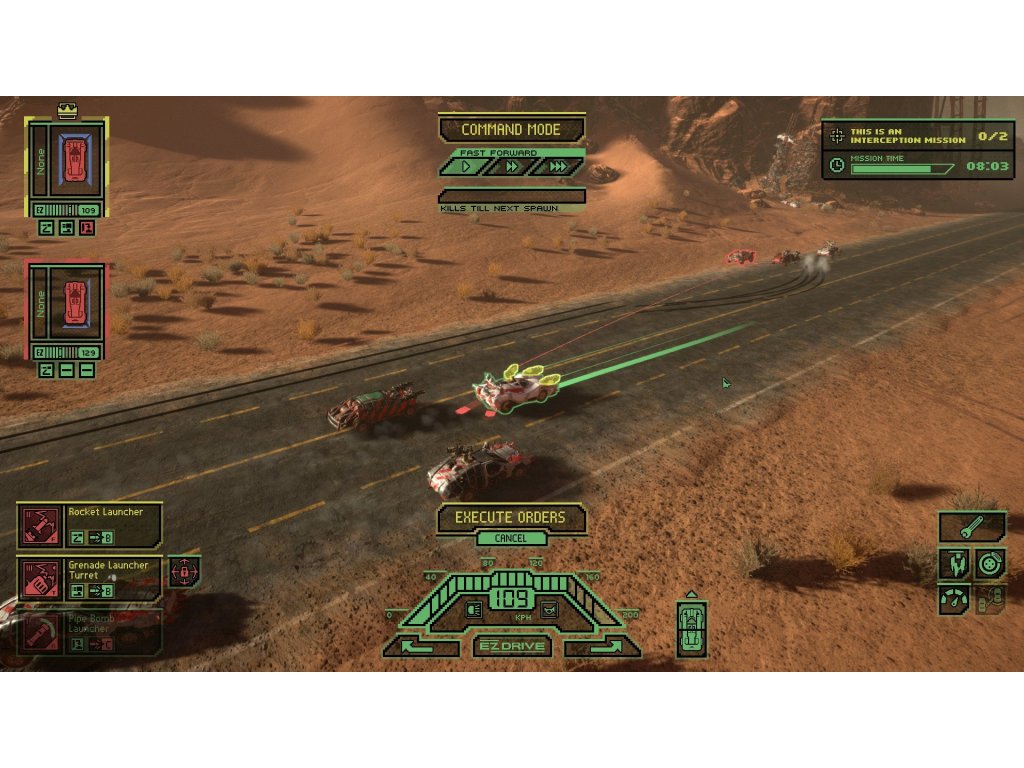Open the wrench repair button

971,525
